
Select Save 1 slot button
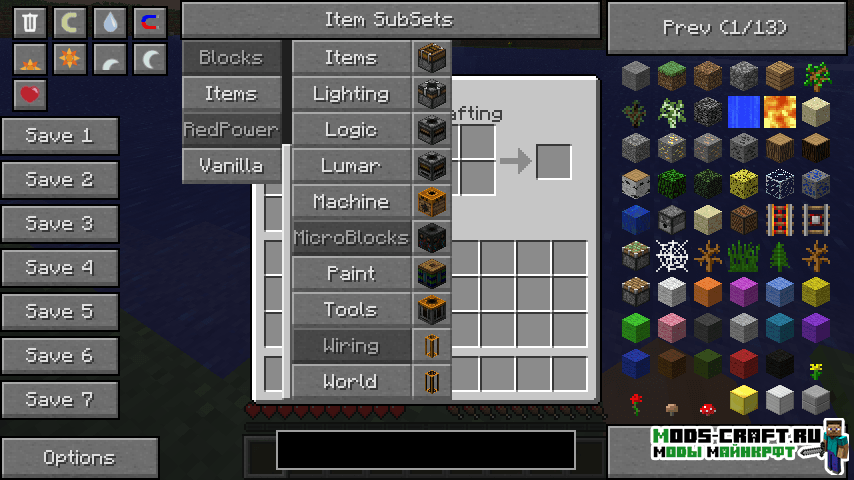pyautogui.click(x=60, y=136)
